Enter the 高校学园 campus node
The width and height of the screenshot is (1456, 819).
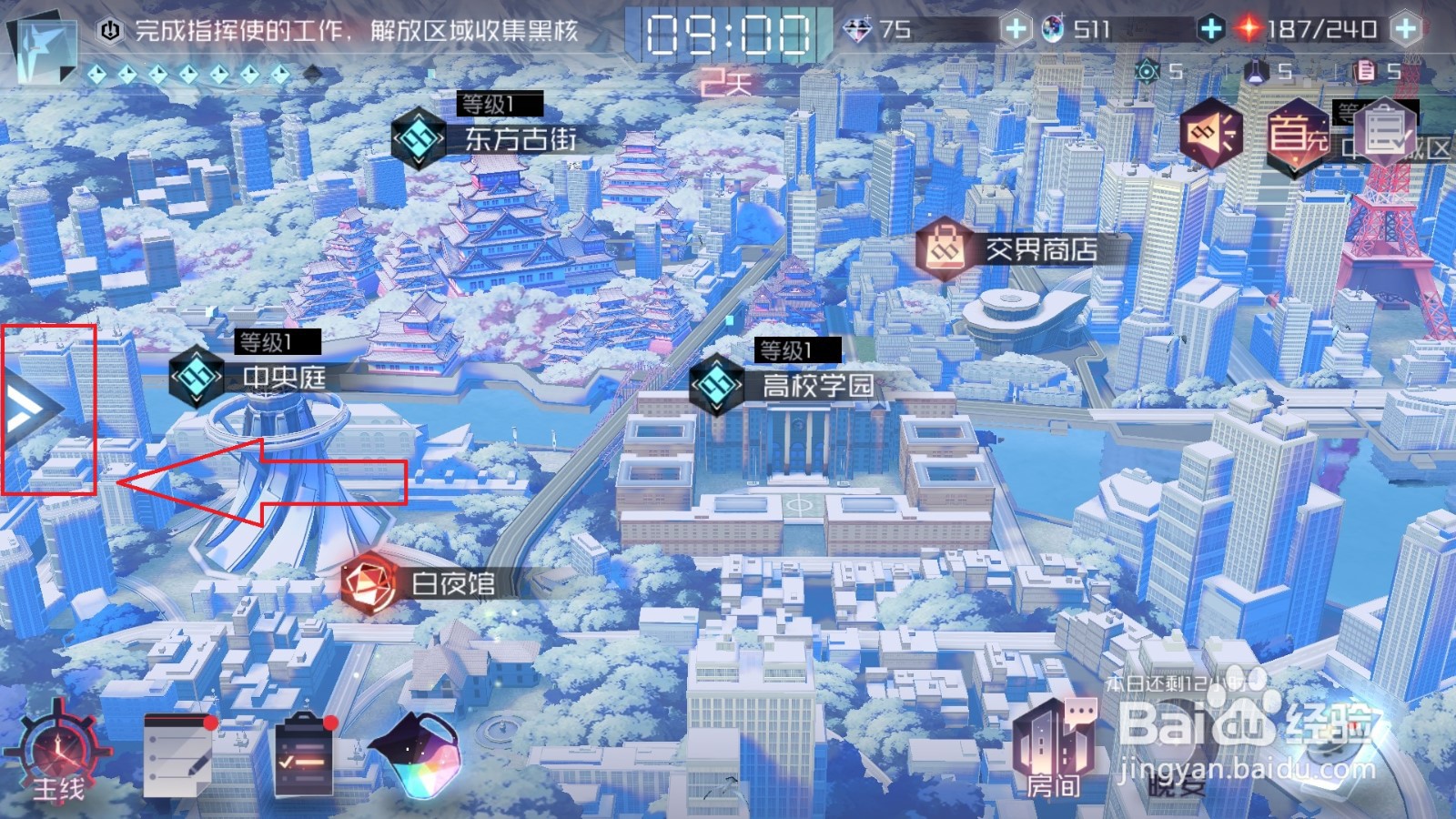pyautogui.click(x=717, y=382)
